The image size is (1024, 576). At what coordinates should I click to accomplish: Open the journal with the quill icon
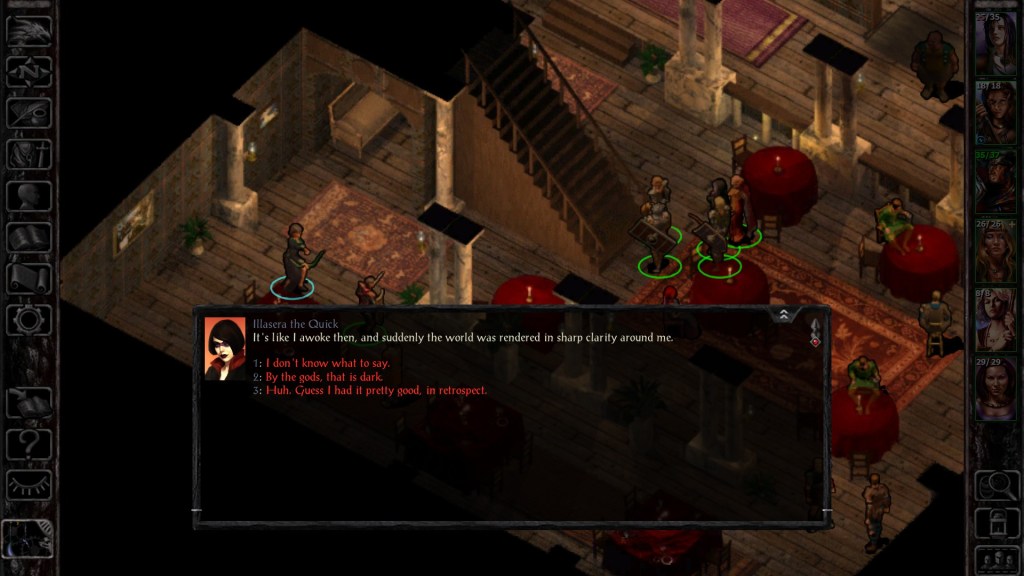[x=29, y=112]
